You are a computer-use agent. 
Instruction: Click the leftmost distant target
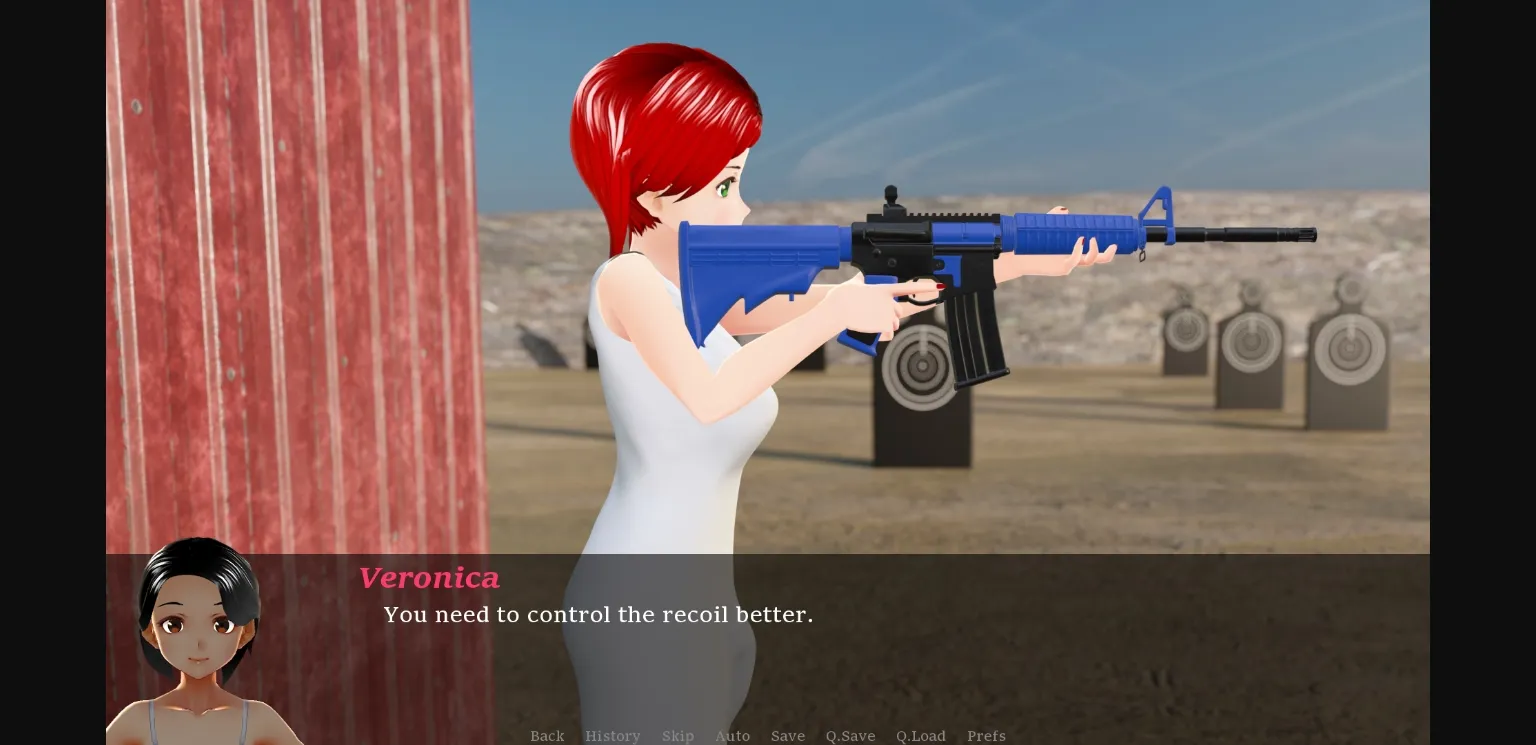(x=1186, y=330)
